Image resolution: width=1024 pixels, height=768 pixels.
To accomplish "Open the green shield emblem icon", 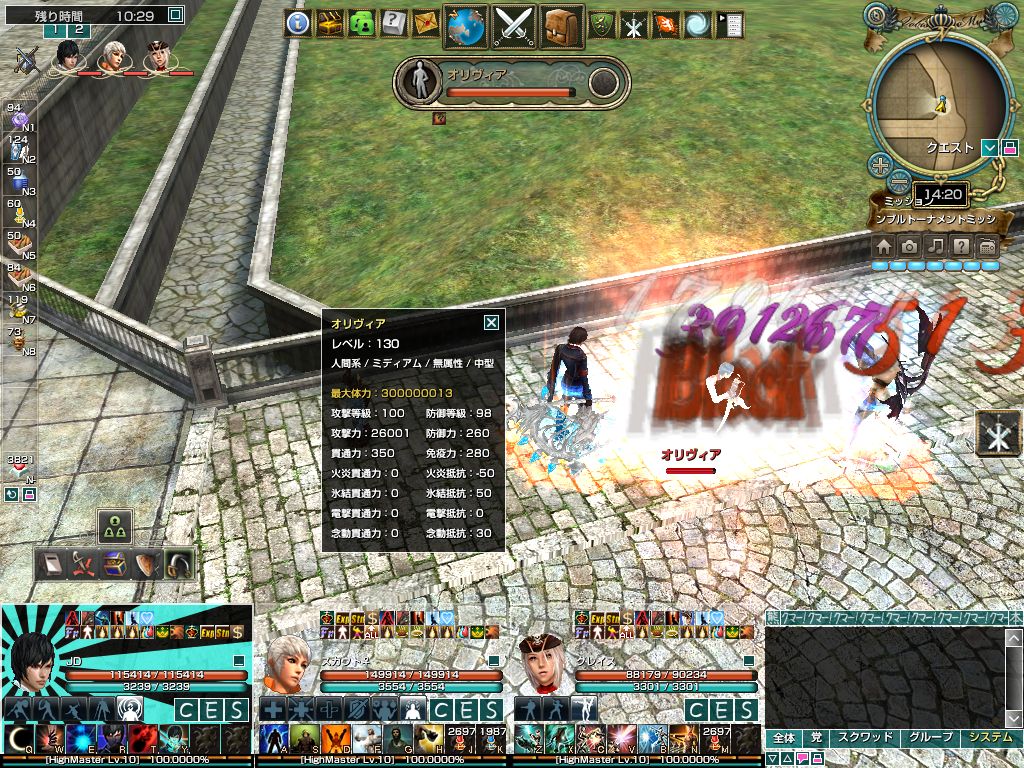I will [x=601, y=25].
